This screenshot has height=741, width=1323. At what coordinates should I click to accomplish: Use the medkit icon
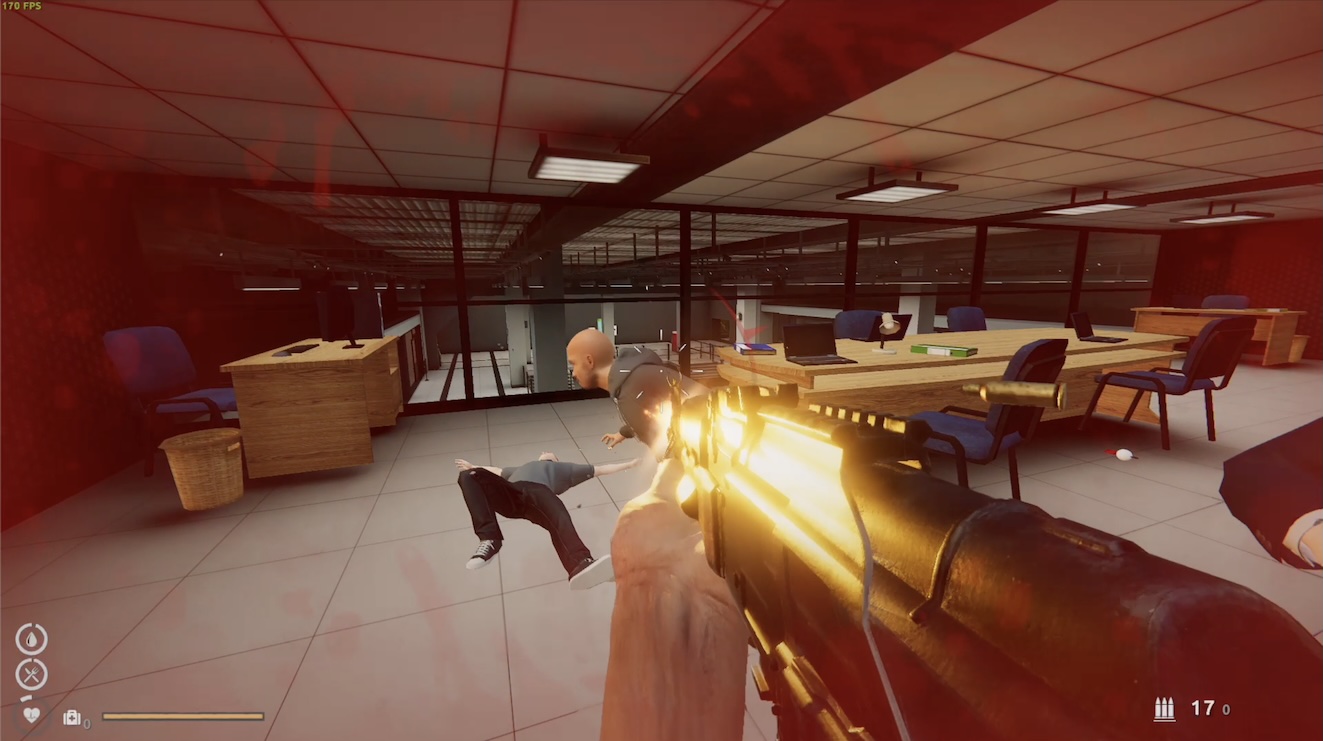(x=72, y=717)
